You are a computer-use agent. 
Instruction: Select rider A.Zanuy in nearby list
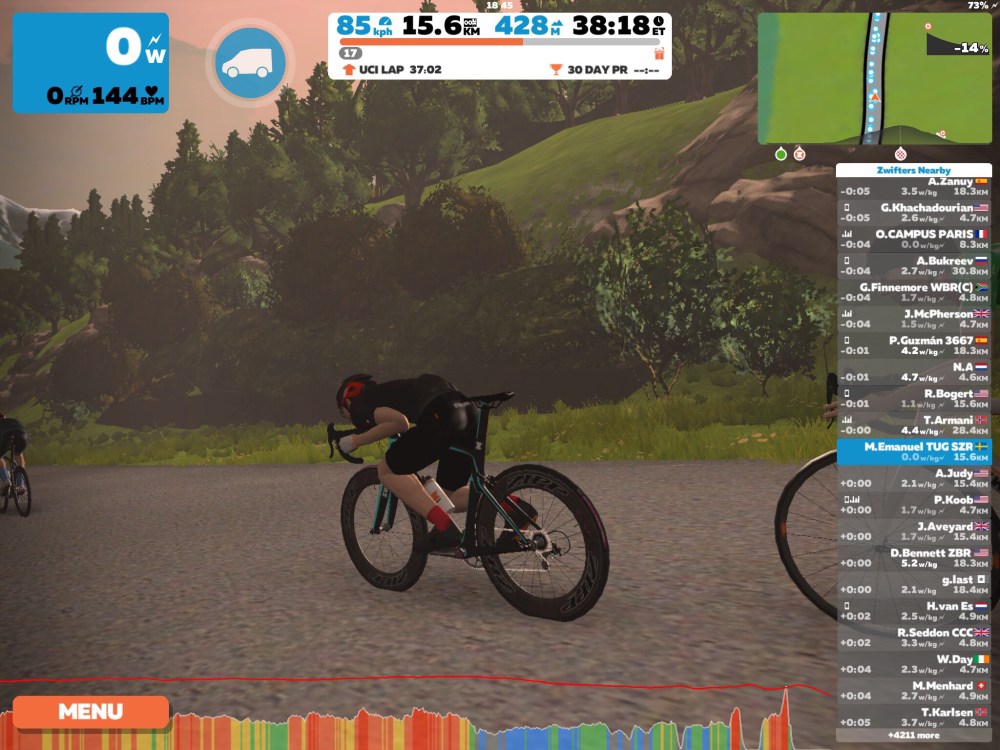(914, 186)
